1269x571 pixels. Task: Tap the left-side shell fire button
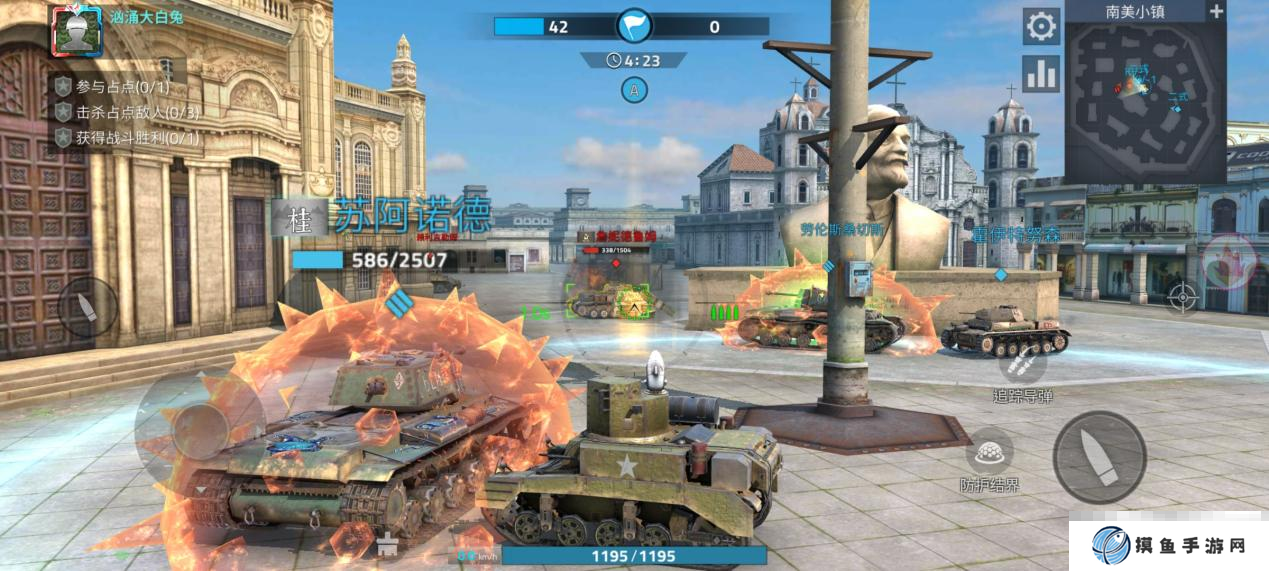(88, 307)
